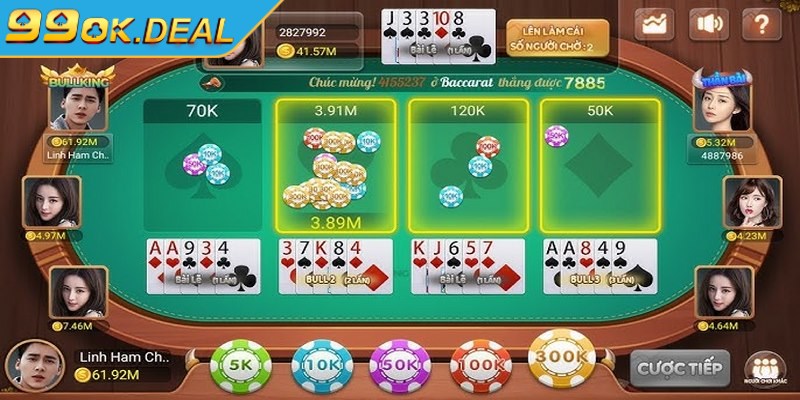
Task: Toggle the sound speaker button
Action: [709, 23]
